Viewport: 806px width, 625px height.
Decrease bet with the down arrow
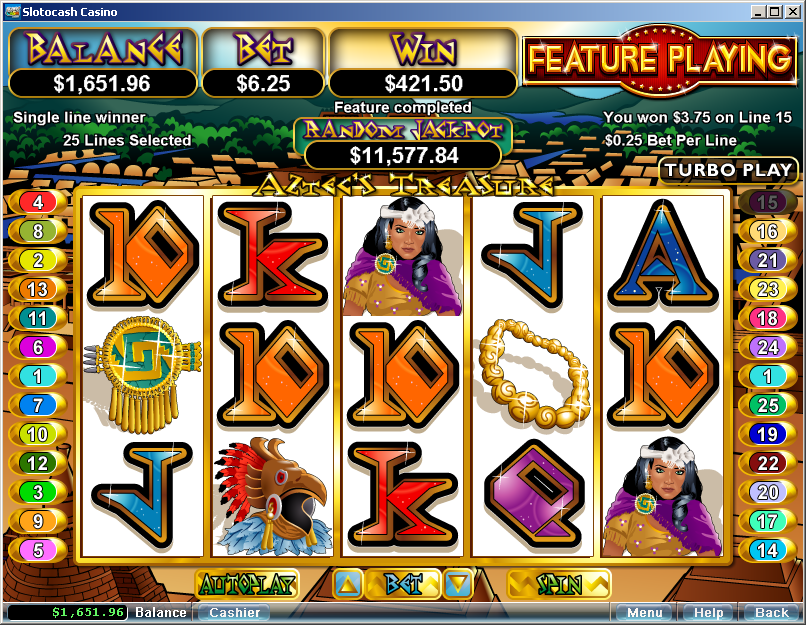[457, 584]
